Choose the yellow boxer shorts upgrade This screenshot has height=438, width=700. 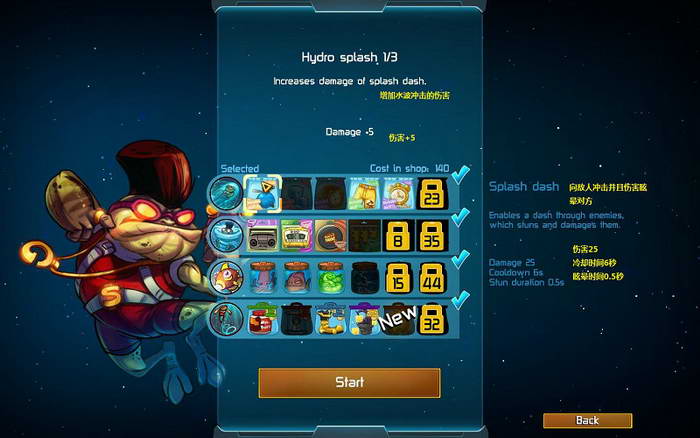click(x=364, y=192)
